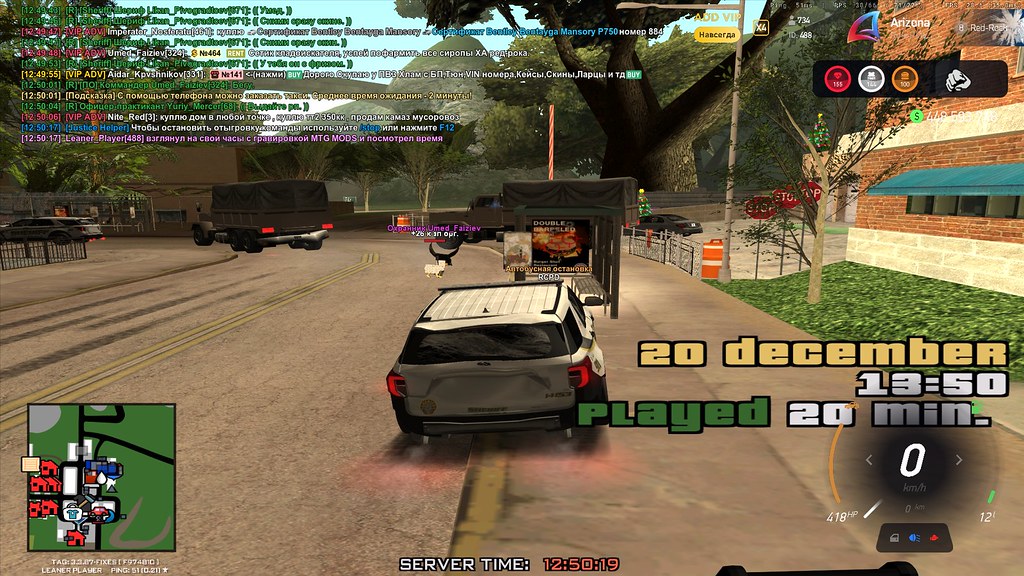Select the X4 bonus multiplier badge

[x=761, y=27]
